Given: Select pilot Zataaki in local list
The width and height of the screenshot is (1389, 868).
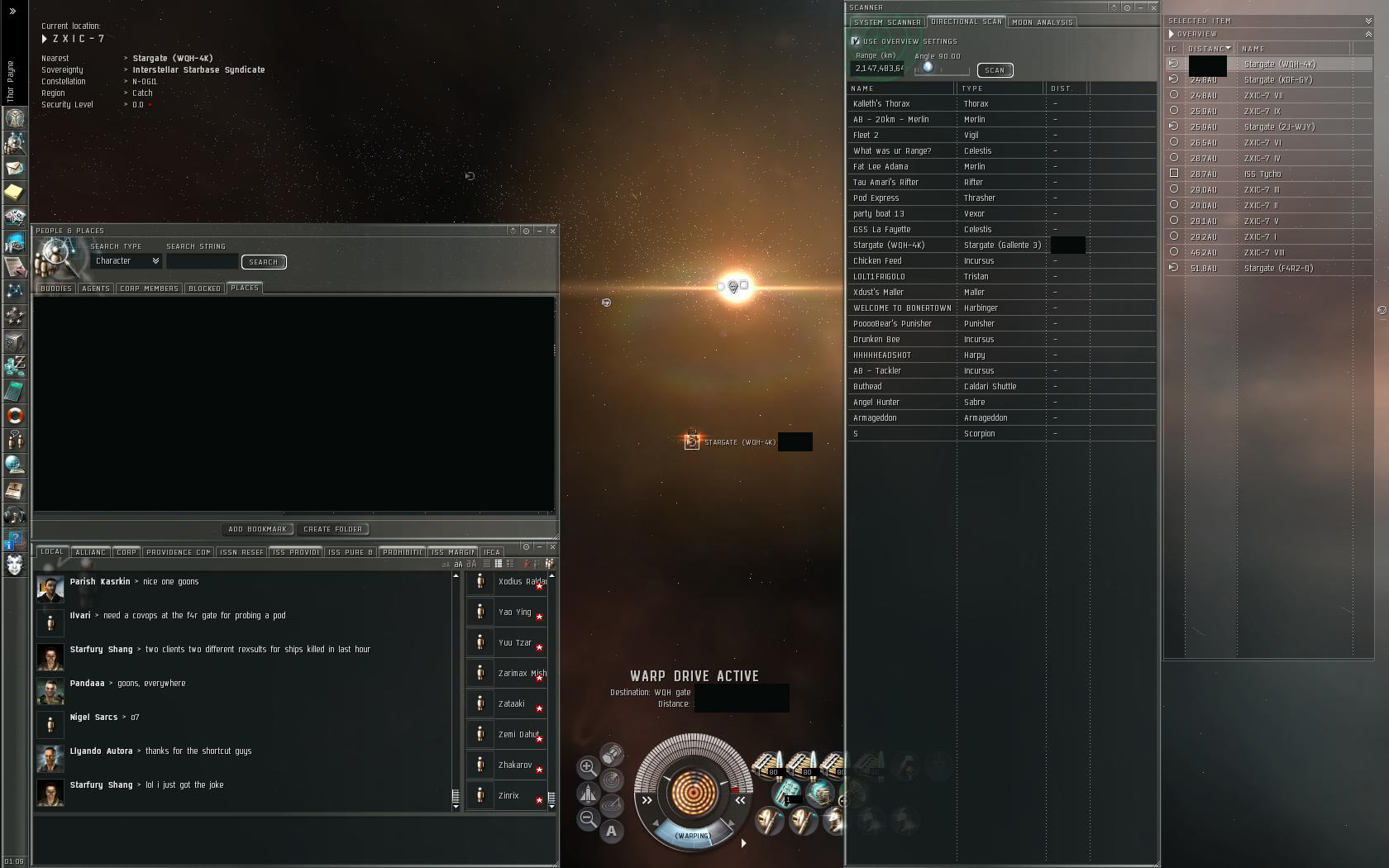Looking at the screenshot, I should 511,704.
